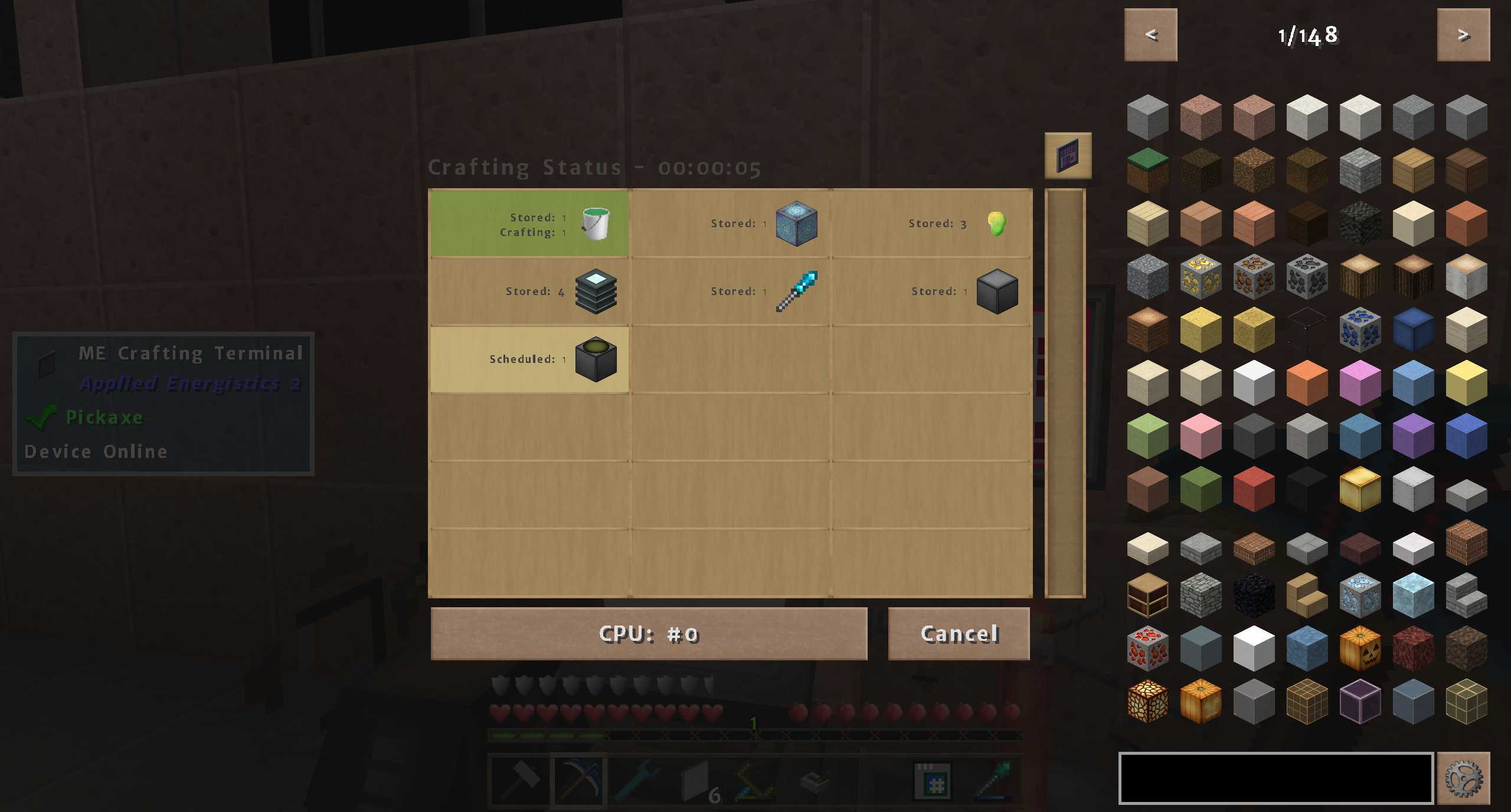
Task: Pick the bookshelf block from item list
Action: [1147, 595]
